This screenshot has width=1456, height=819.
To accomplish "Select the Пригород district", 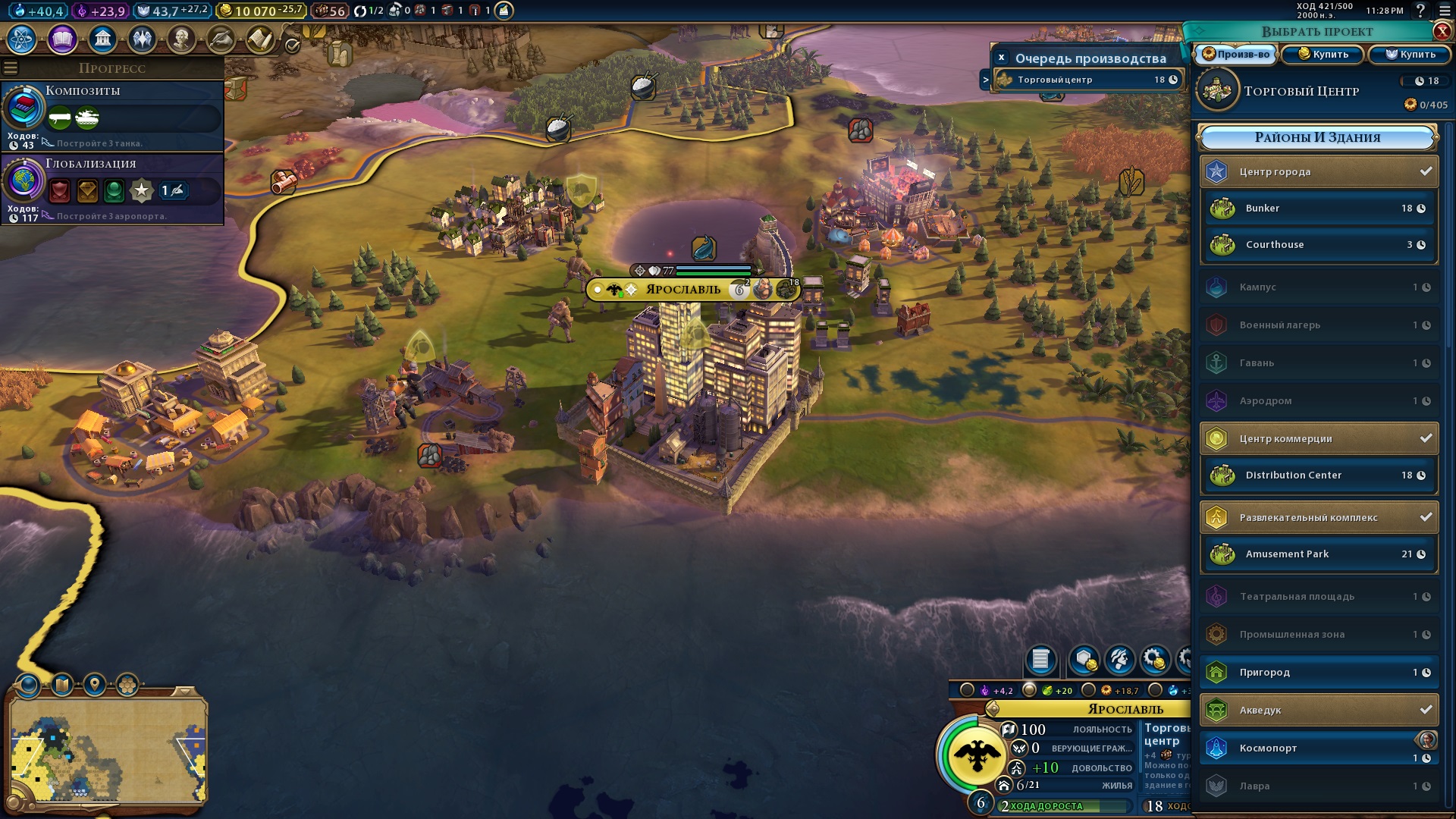I will pyautogui.click(x=1319, y=672).
